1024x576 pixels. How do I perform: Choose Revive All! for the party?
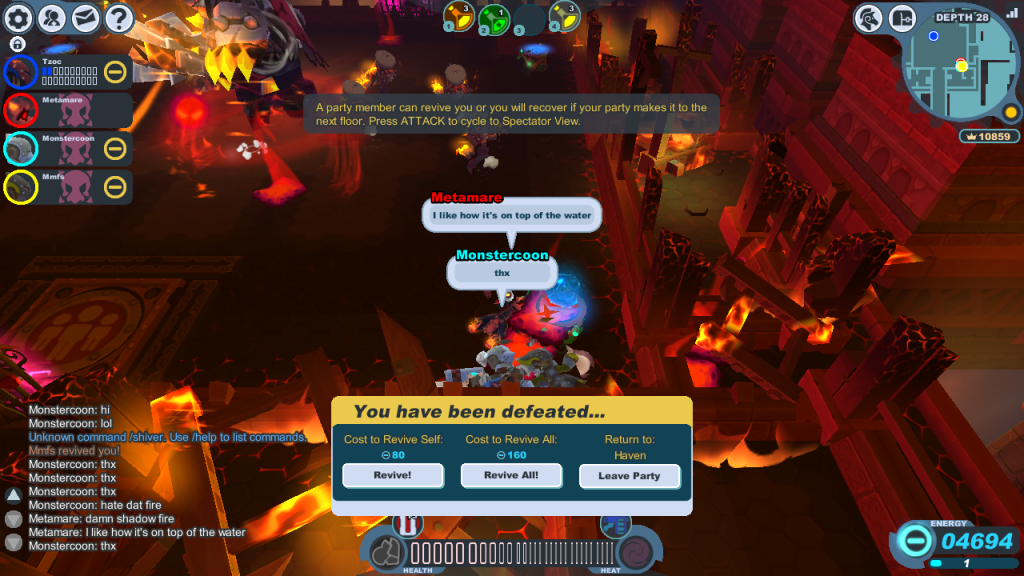pyautogui.click(x=511, y=475)
